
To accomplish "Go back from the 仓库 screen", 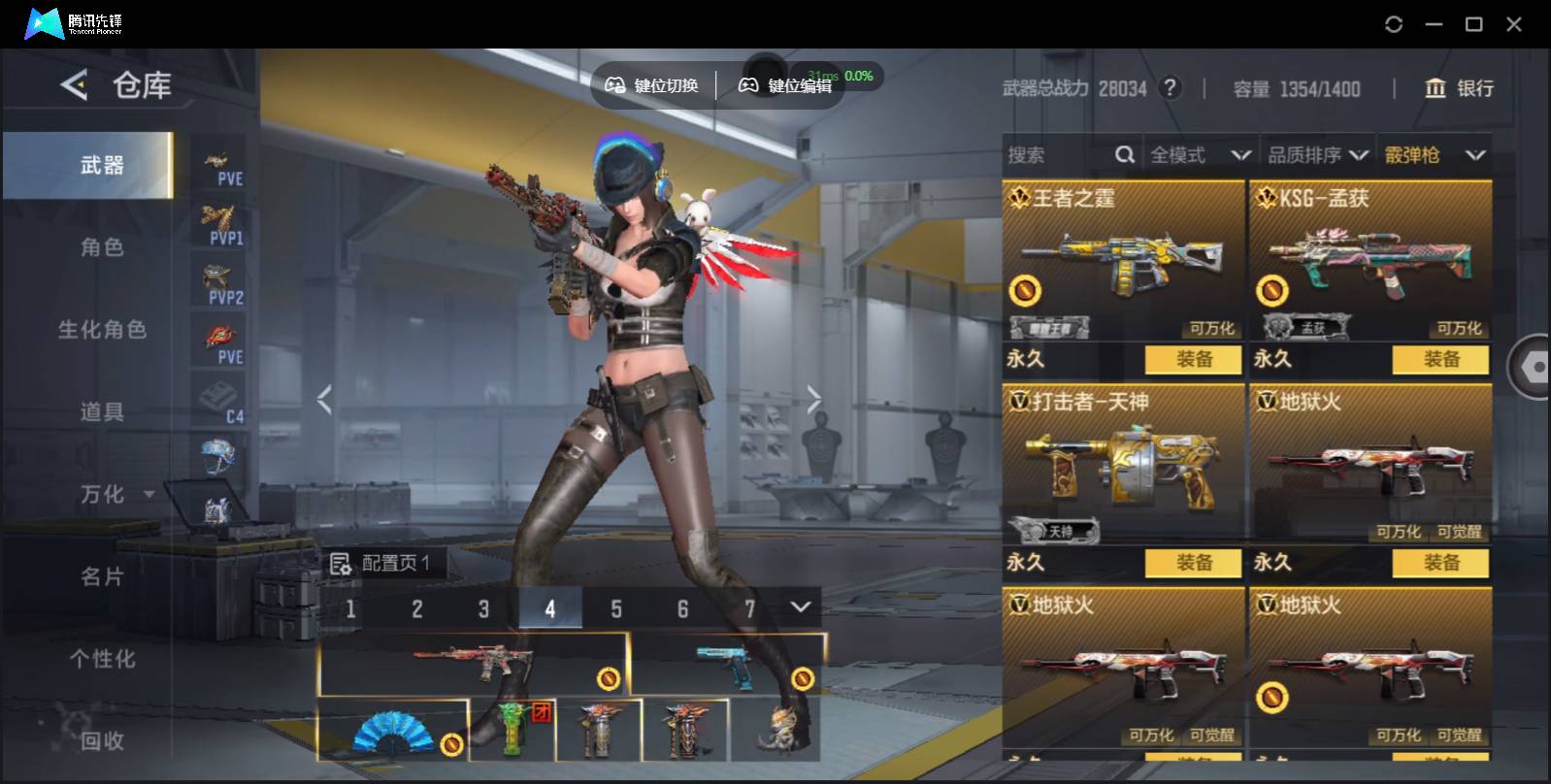I will 74,85.
